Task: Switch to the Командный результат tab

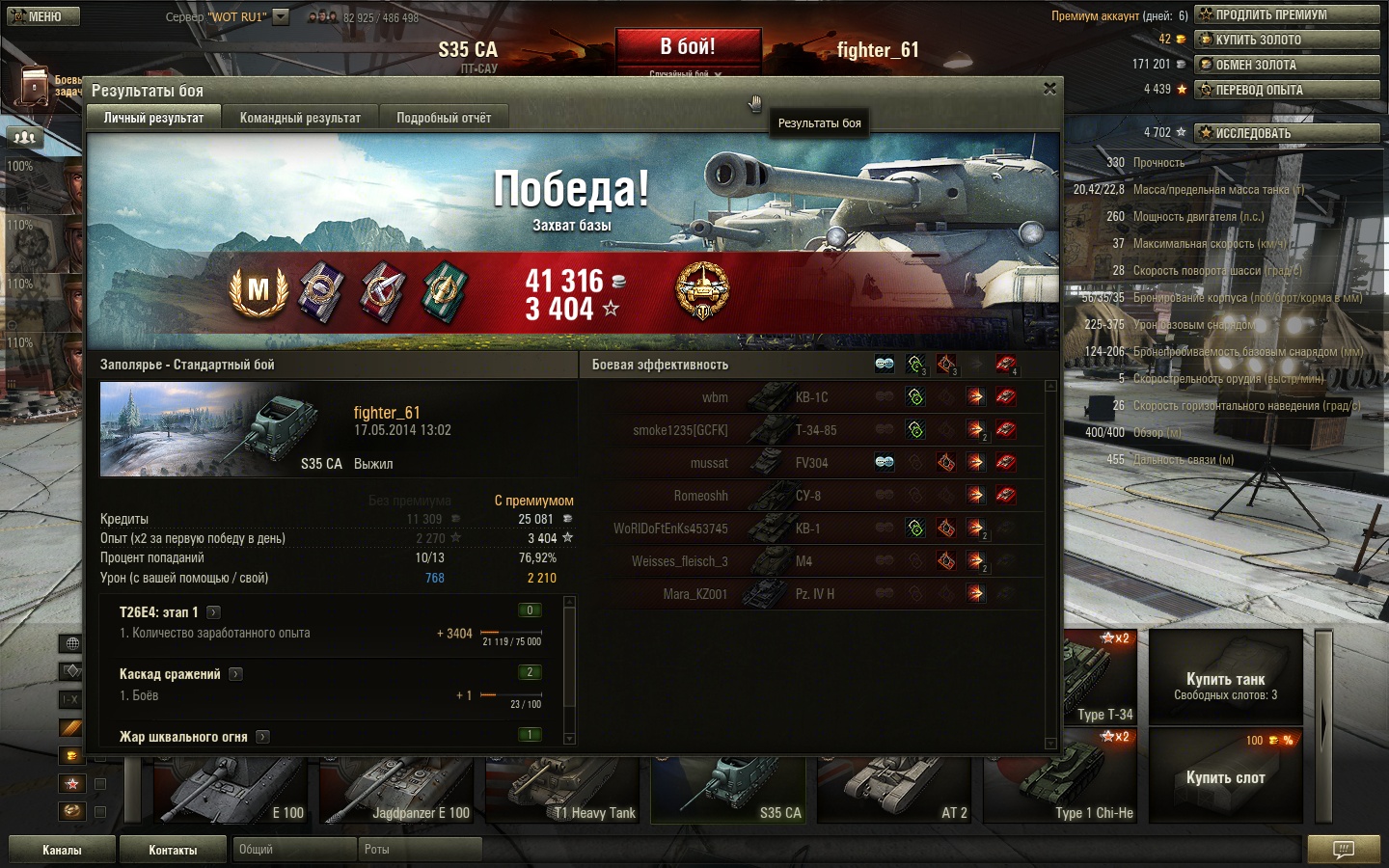Action: (x=300, y=118)
